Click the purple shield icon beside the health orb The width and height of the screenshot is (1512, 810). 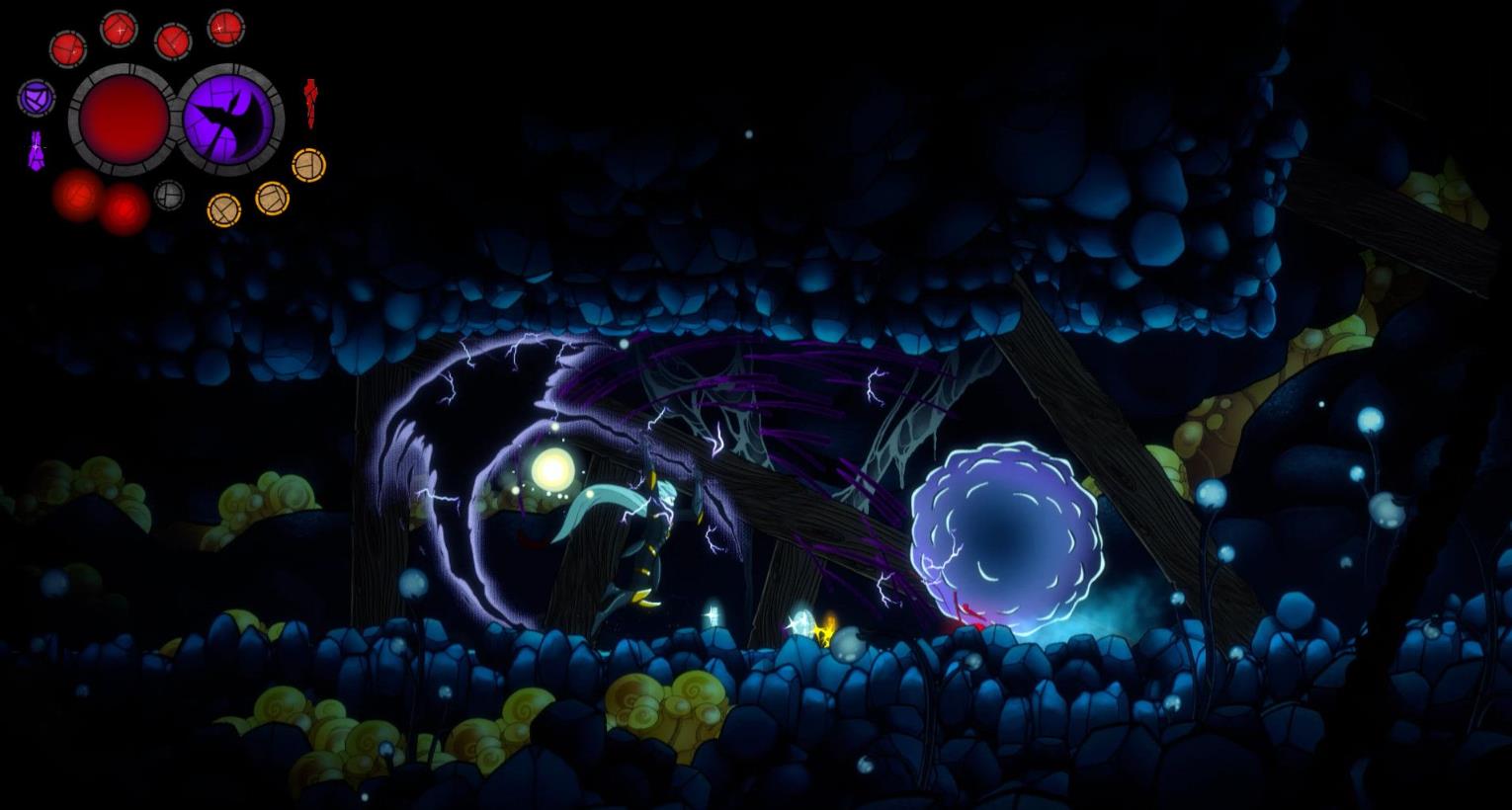pos(37,99)
